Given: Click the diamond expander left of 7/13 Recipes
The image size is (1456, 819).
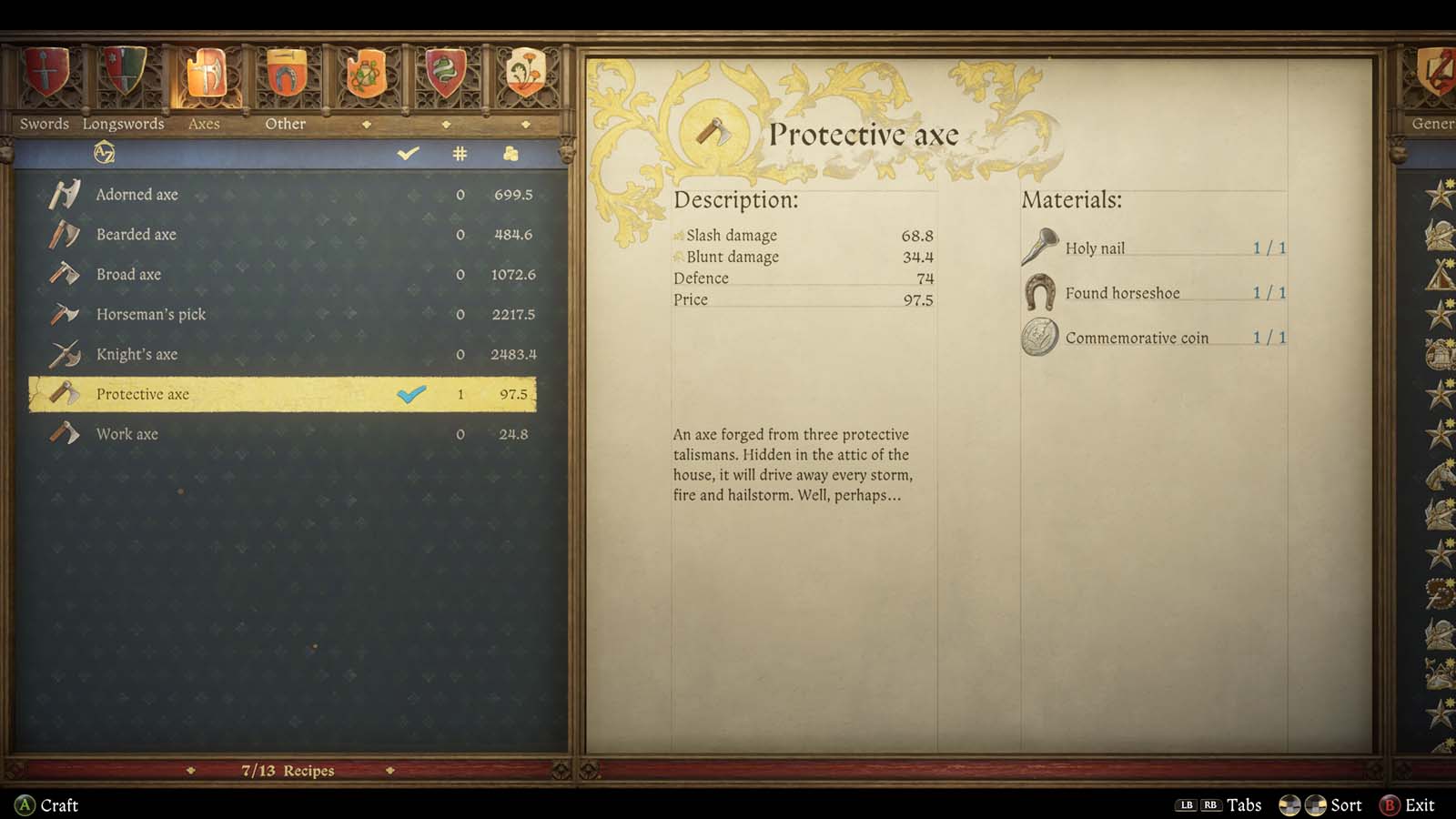Looking at the screenshot, I should click(x=189, y=770).
